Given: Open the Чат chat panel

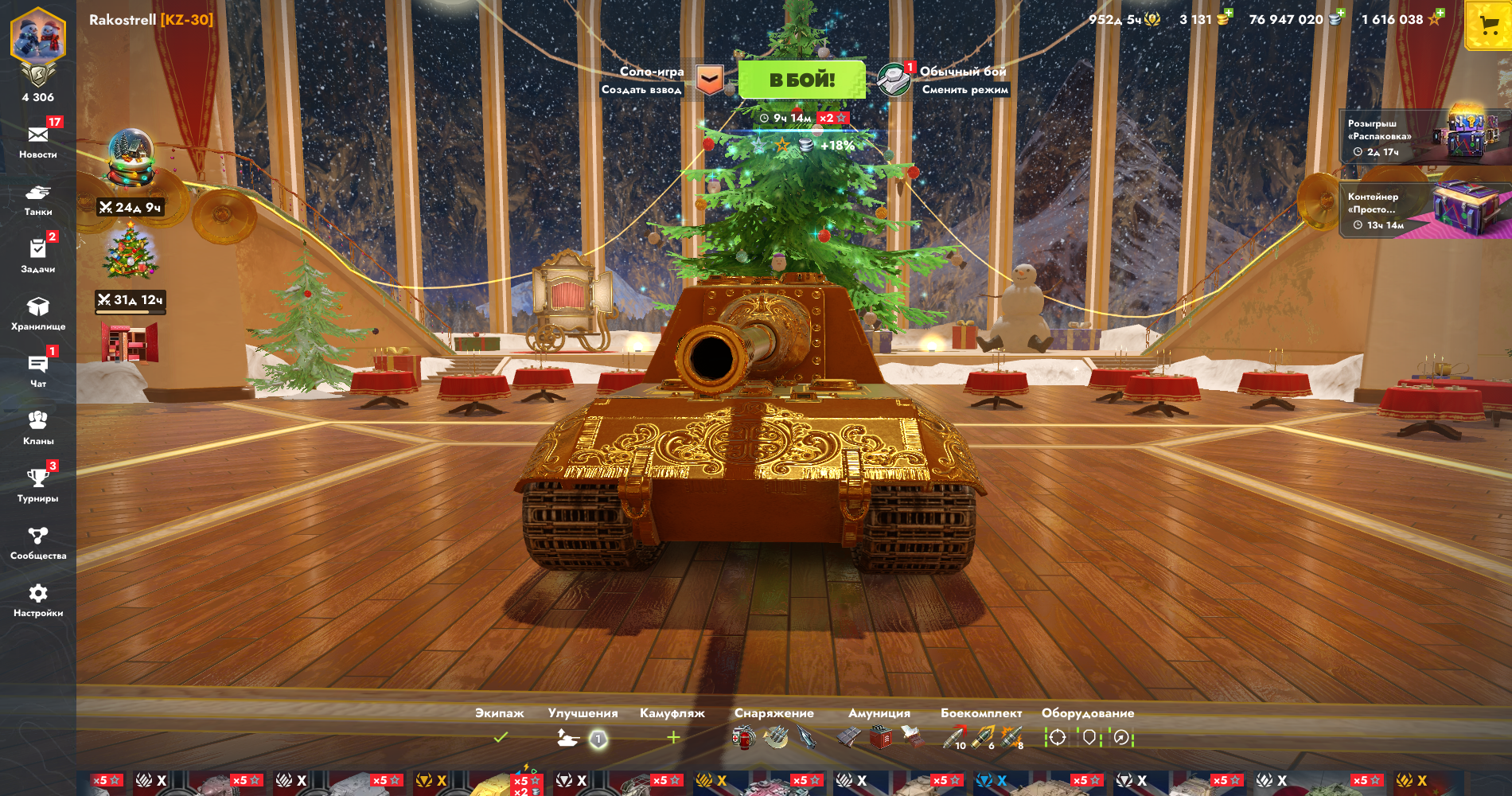Looking at the screenshot, I should click(38, 370).
